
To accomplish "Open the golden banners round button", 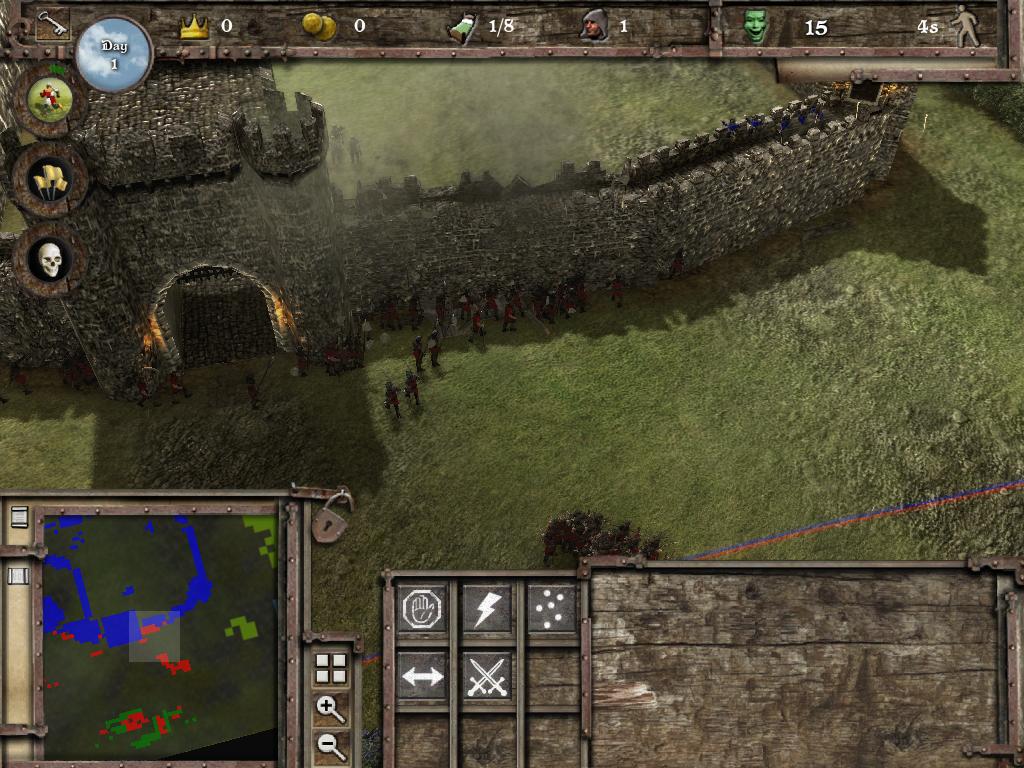I will 49,179.
